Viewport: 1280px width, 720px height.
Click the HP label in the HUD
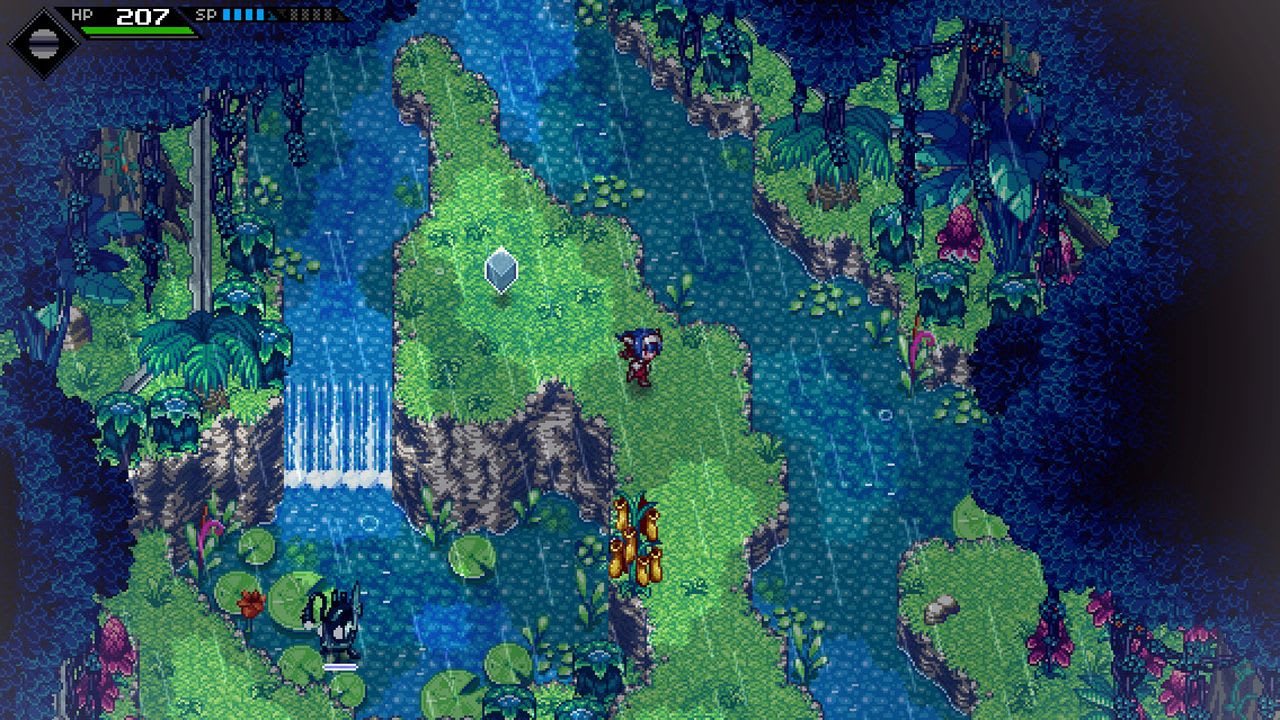click(81, 15)
